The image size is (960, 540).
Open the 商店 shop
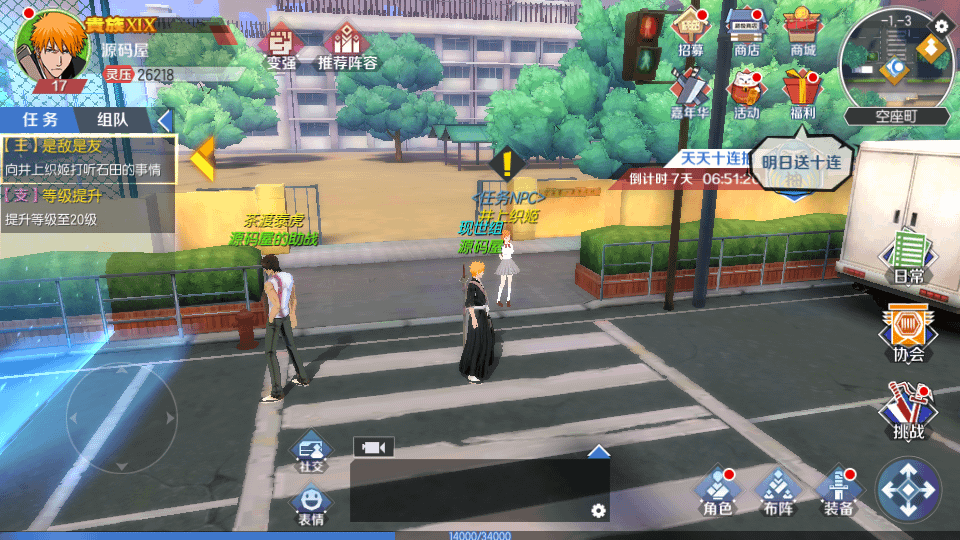(746, 32)
